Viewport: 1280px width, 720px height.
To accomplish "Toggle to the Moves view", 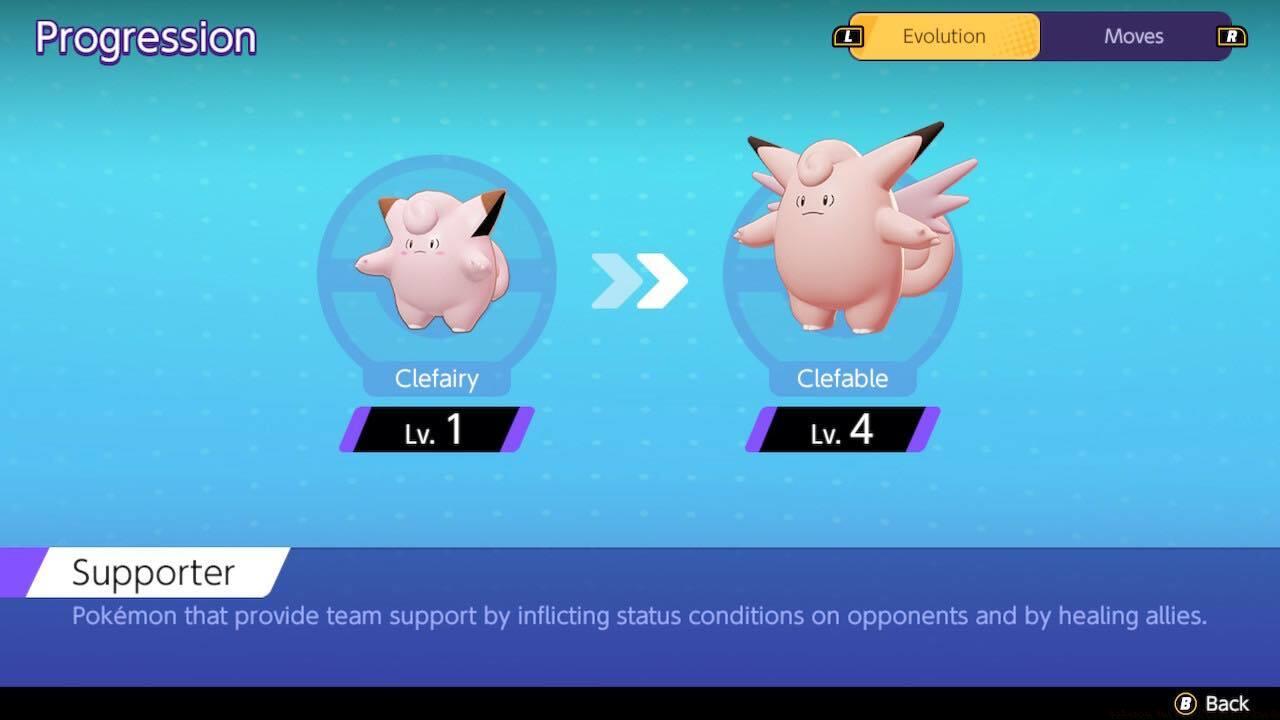I will point(1133,36).
